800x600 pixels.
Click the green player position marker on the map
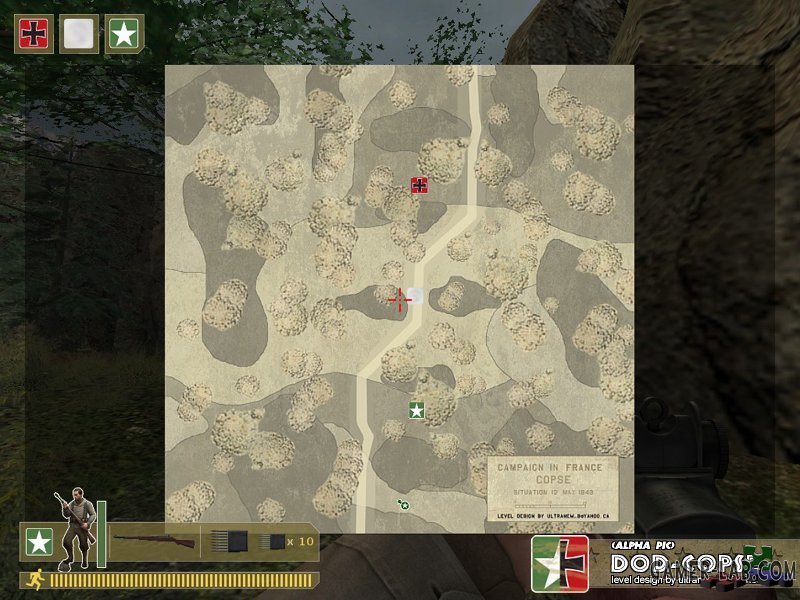(x=404, y=505)
